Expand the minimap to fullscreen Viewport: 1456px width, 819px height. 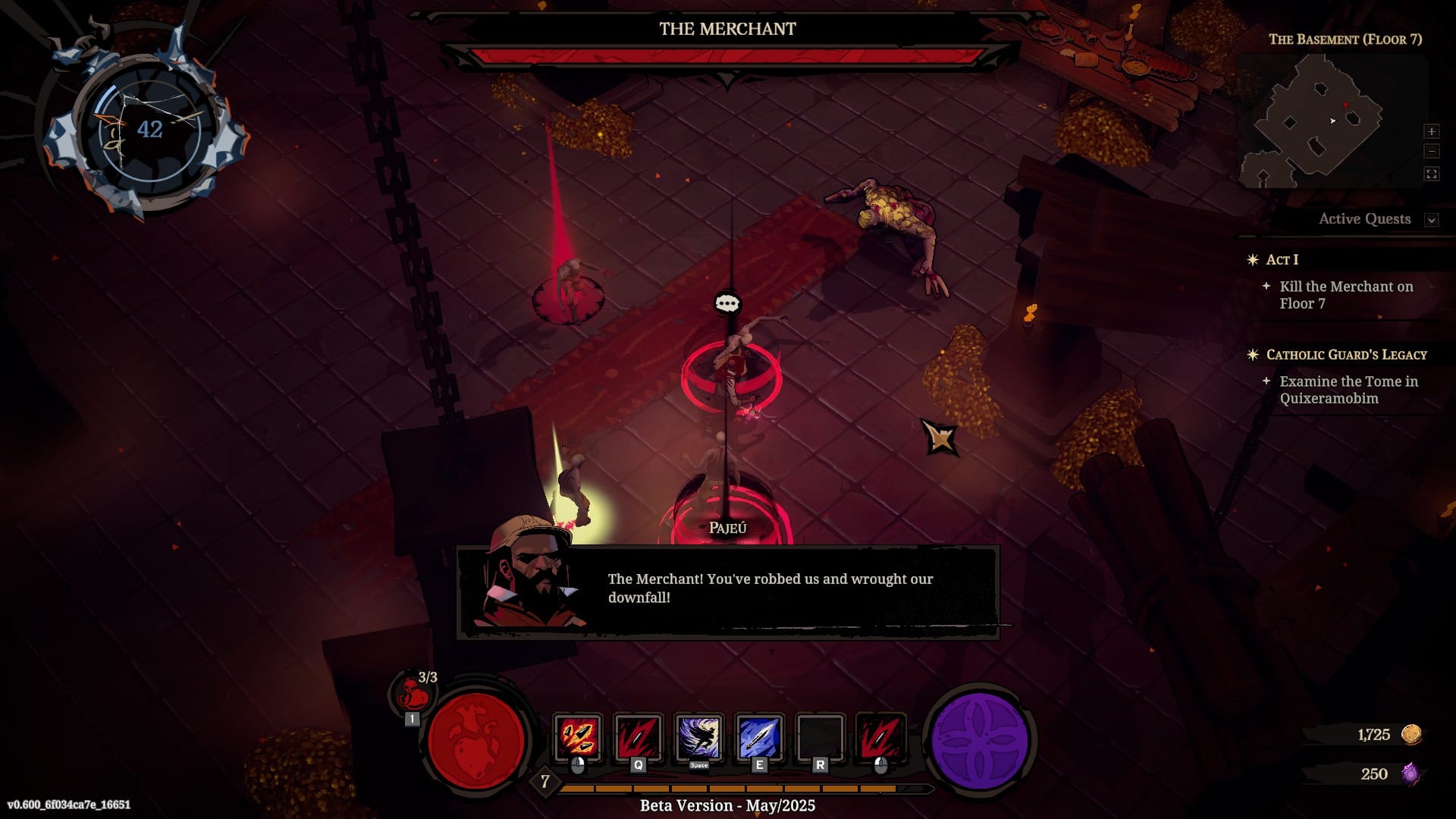1431,174
